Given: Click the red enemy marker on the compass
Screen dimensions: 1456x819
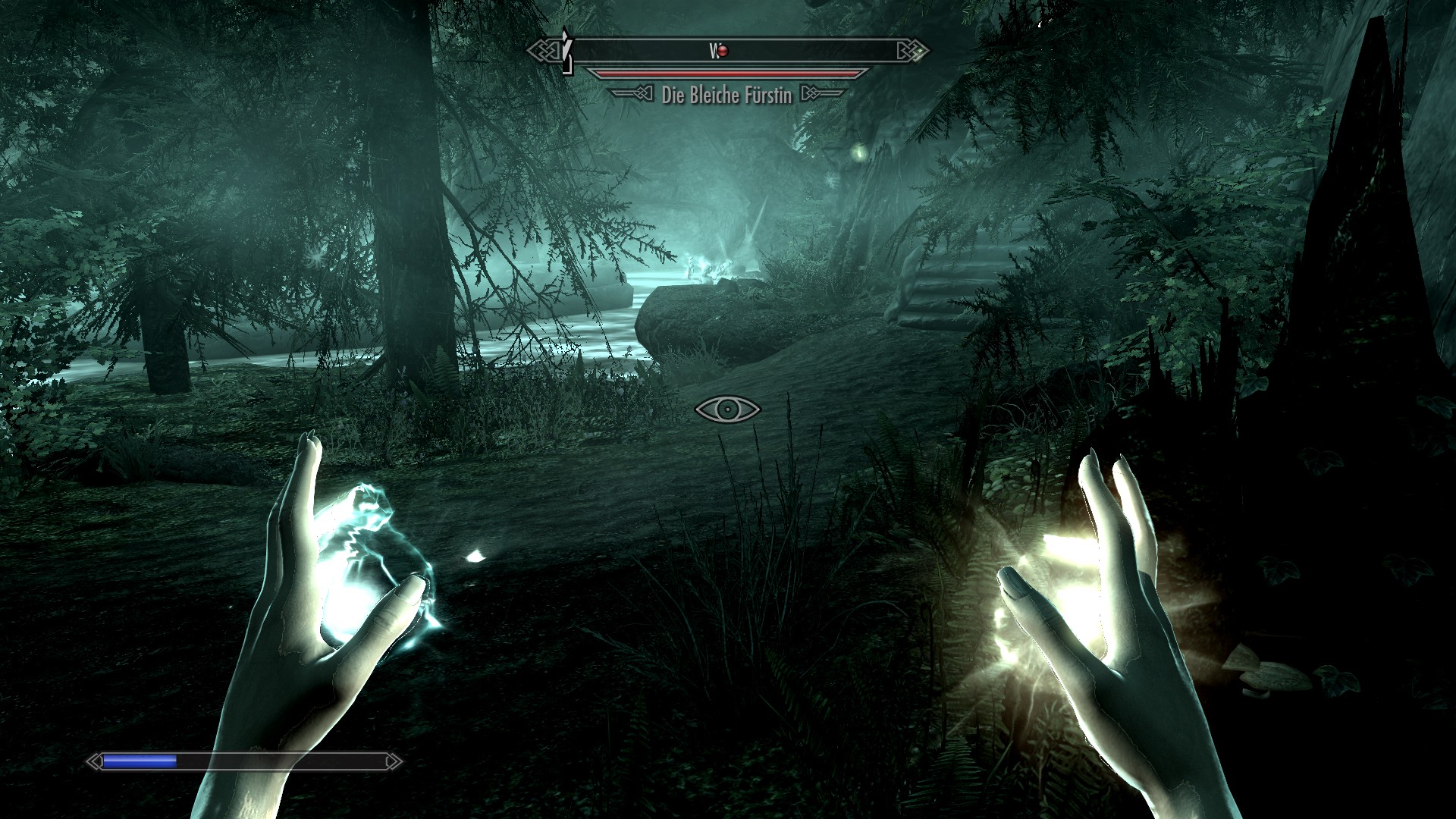Looking at the screenshot, I should [x=723, y=51].
